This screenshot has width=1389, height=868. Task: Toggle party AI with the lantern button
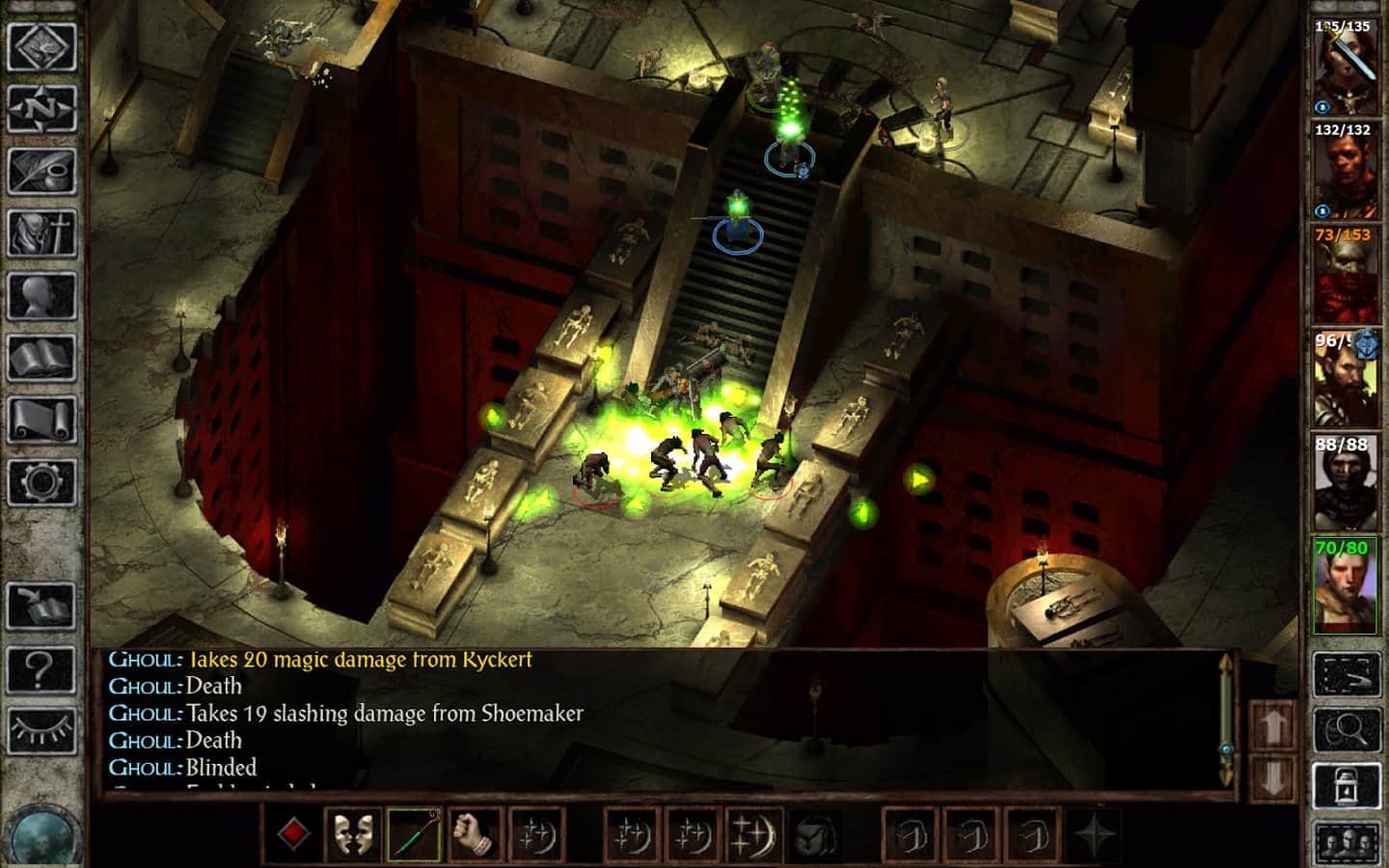(1347, 787)
